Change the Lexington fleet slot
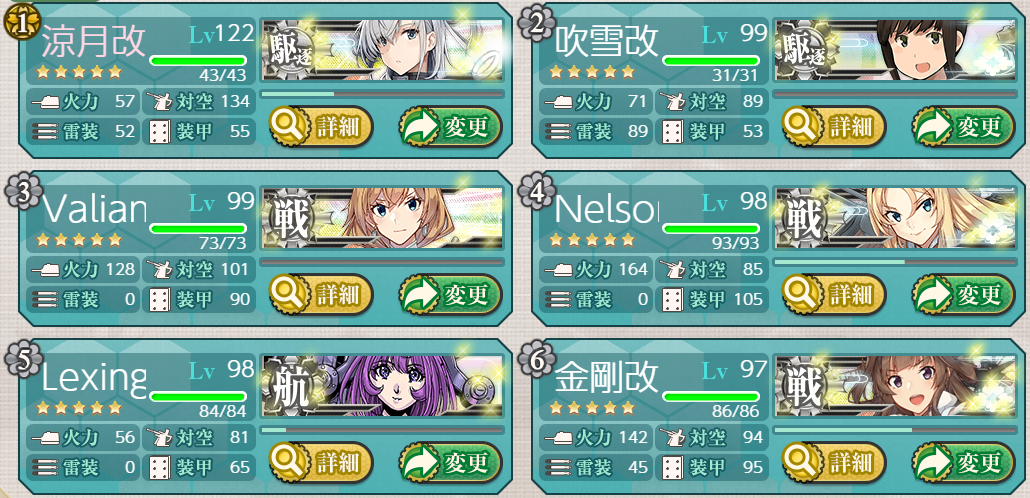Screen dimensions: 1030x498 click(x=450, y=463)
